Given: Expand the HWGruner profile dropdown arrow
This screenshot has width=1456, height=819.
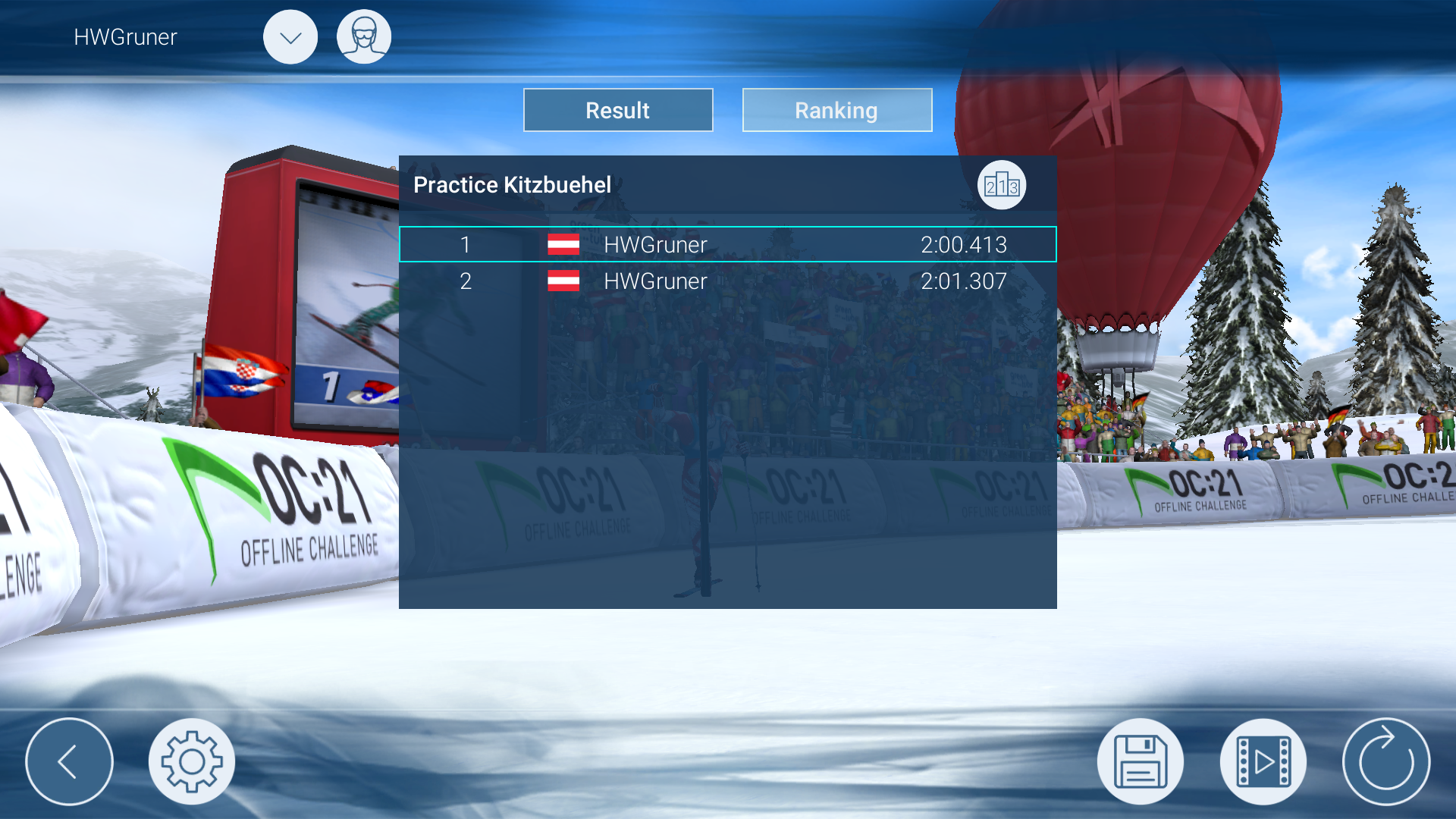Looking at the screenshot, I should point(290,37).
